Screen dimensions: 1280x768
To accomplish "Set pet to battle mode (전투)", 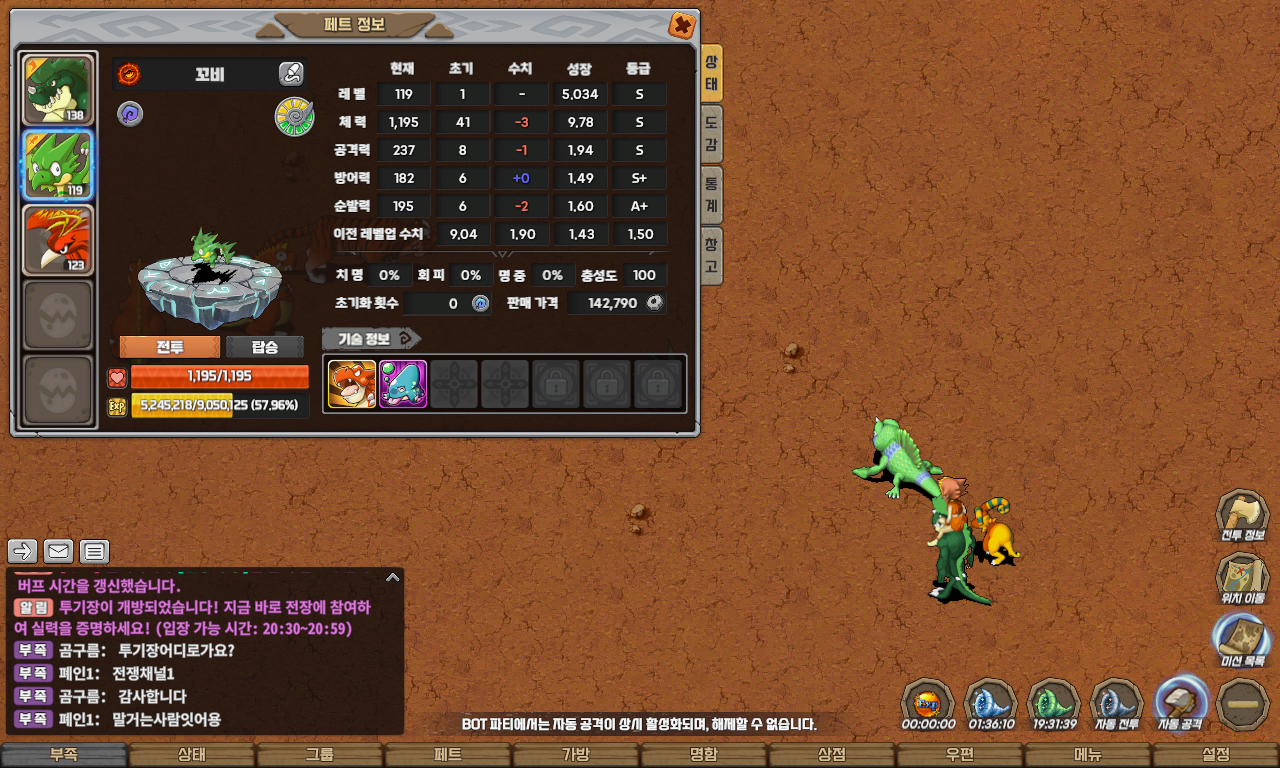I will [x=169, y=347].
